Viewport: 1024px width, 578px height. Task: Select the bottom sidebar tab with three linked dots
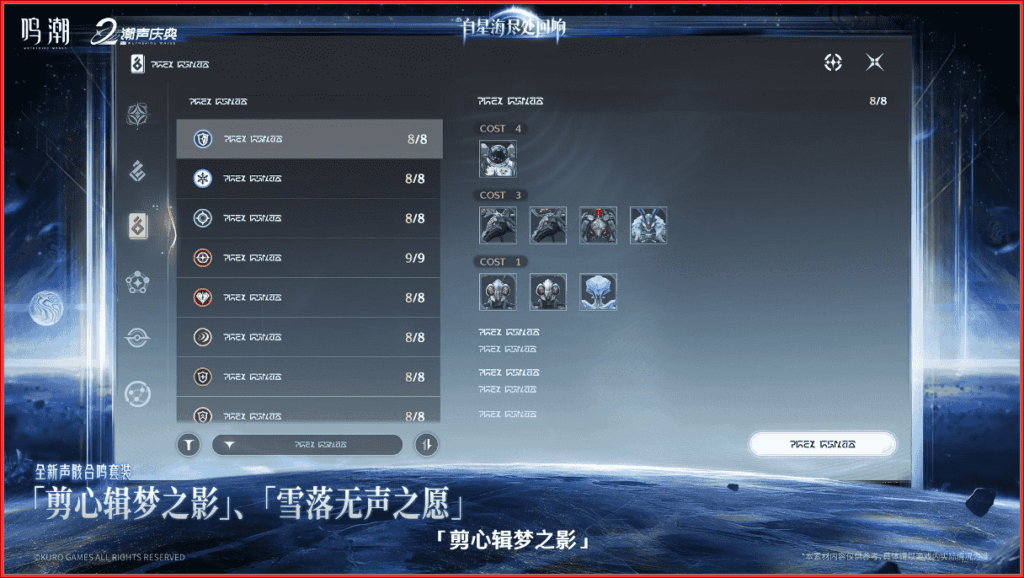click(x=138, y=394)
